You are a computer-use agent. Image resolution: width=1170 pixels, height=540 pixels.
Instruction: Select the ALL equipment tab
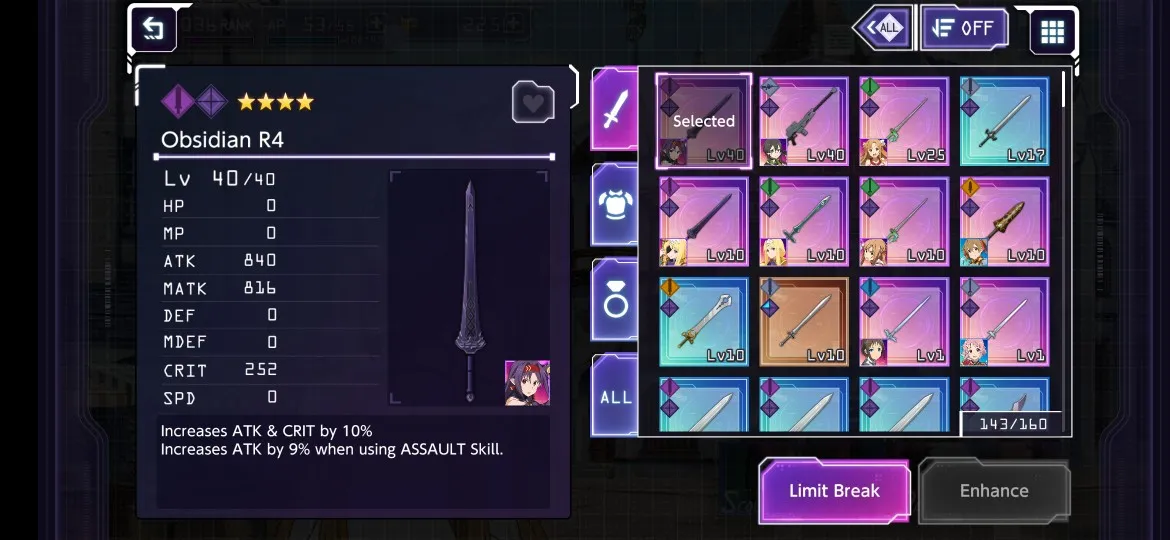[x=615, y=396]
